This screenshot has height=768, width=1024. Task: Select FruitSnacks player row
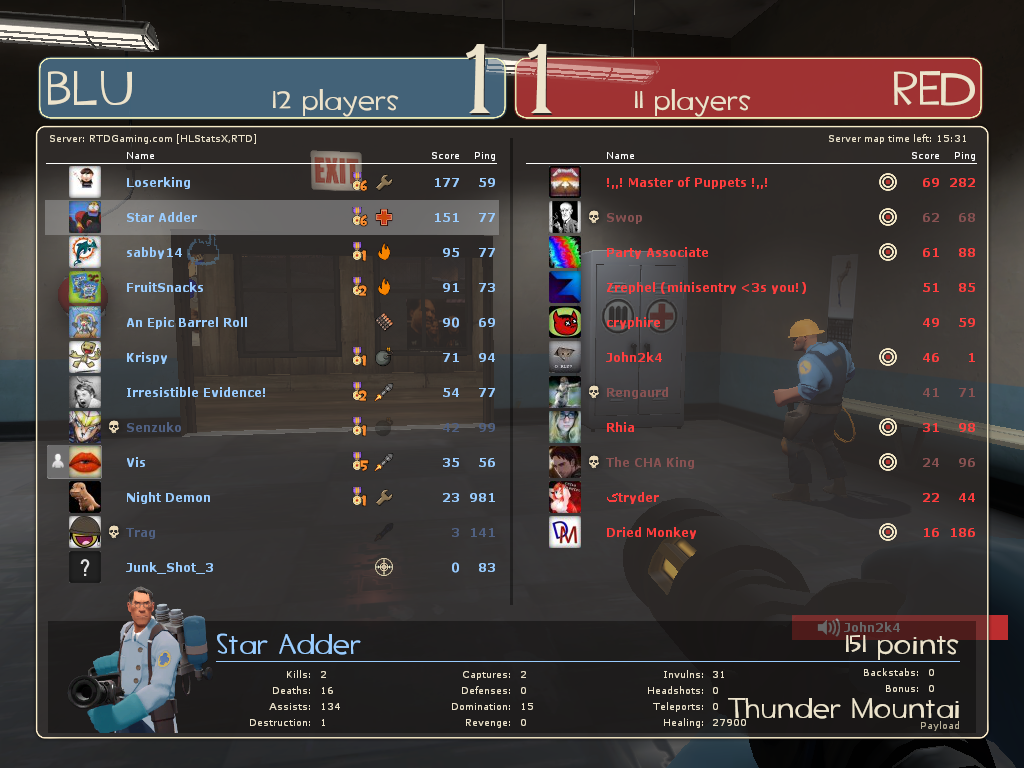click(x=165, y=288)
